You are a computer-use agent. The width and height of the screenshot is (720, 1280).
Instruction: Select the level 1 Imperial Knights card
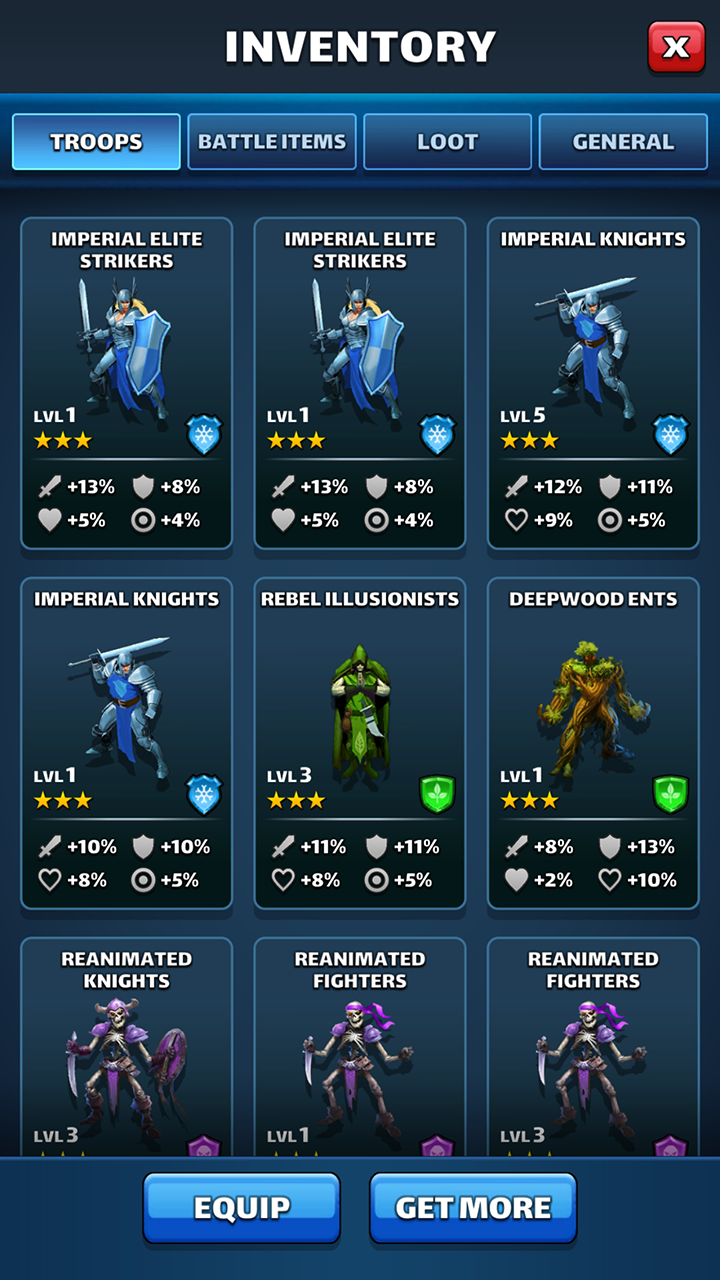pyautogui.click(x=127, y=742)
